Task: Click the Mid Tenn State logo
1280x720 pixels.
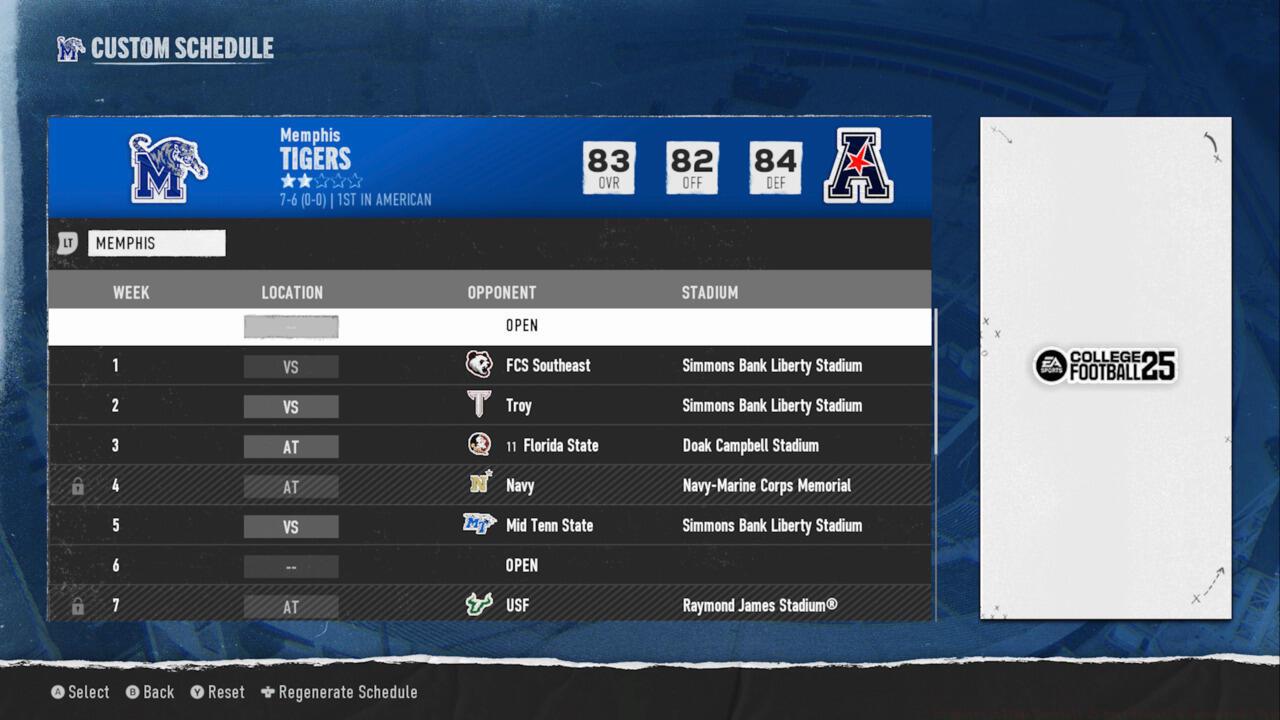Action: pyautogui.click(x=479, y=525)
